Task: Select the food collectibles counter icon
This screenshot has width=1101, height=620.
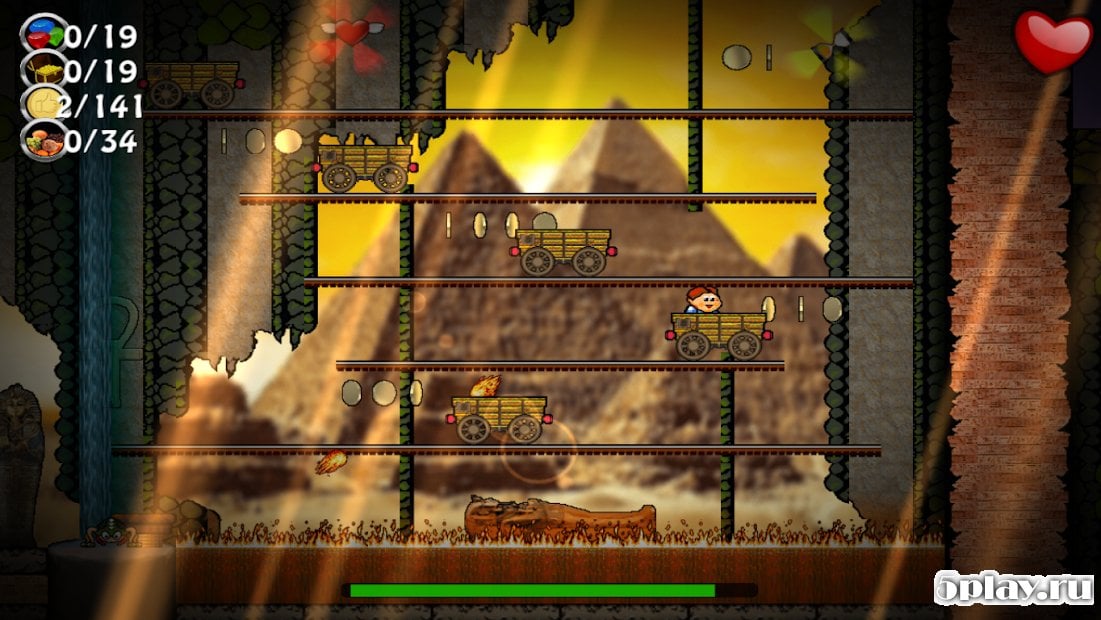Action: pos(43,140)
